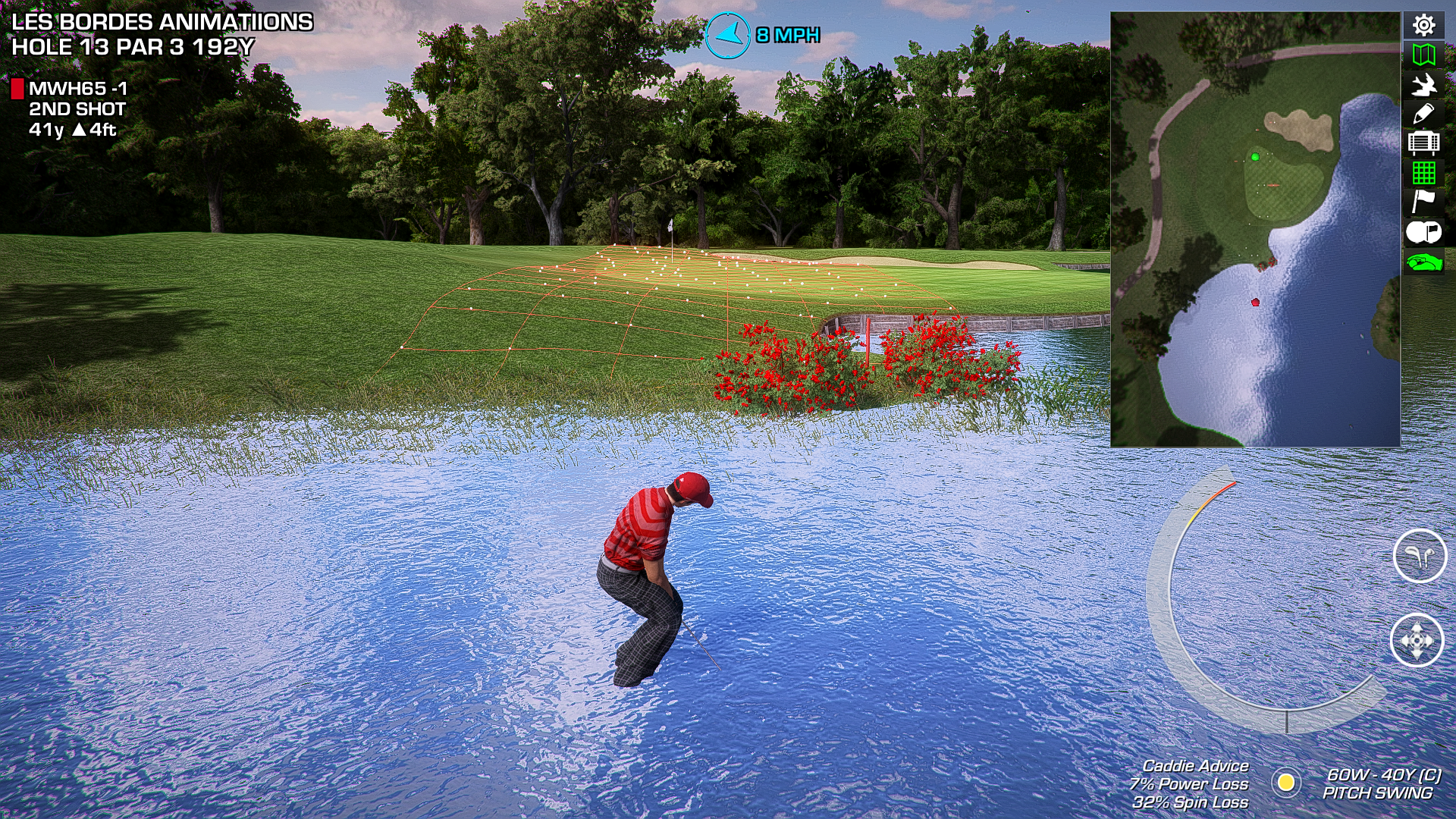The height and width of the screenshot is (819, 1456).
Task: Open the gear settings menu
Action: [1423, 26]
